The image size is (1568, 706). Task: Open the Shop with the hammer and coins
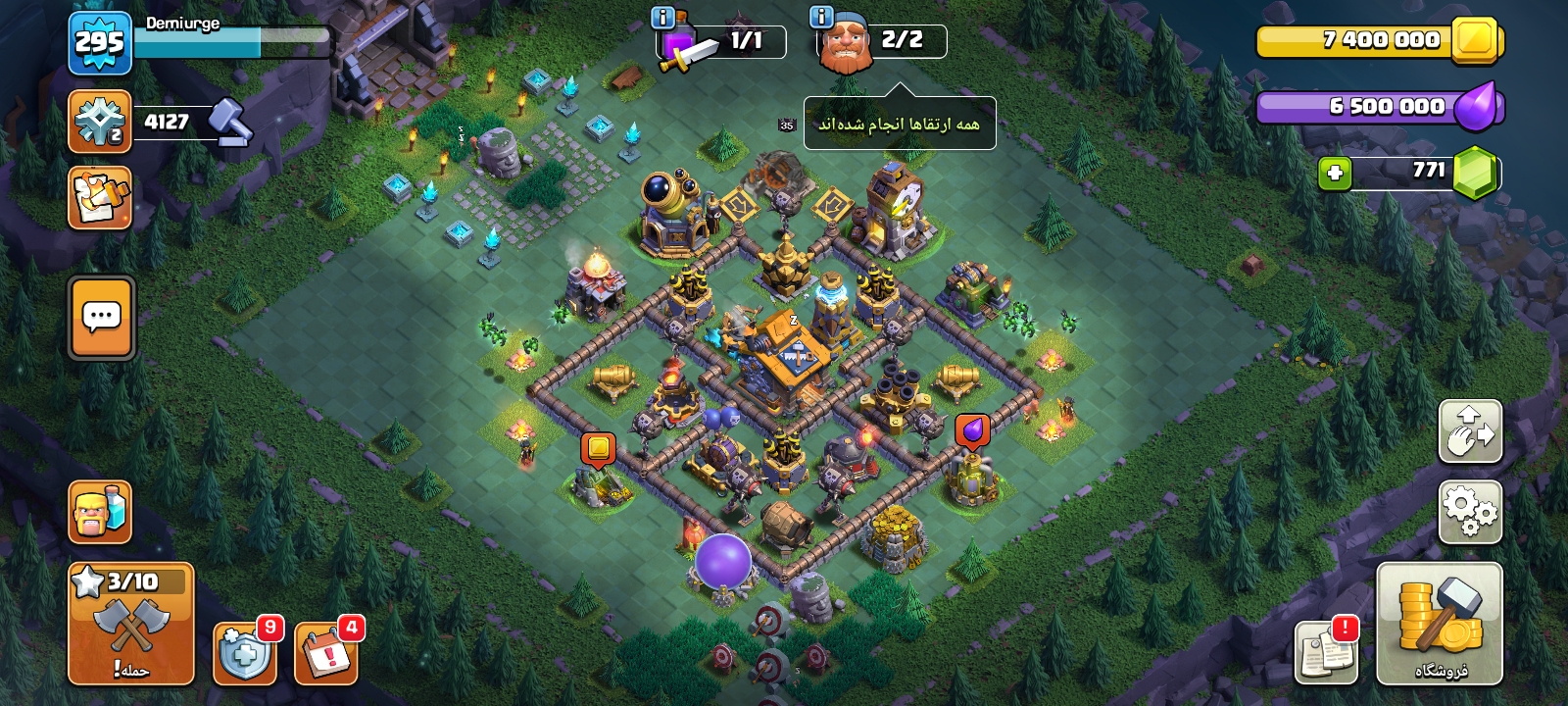(1439, 623)
